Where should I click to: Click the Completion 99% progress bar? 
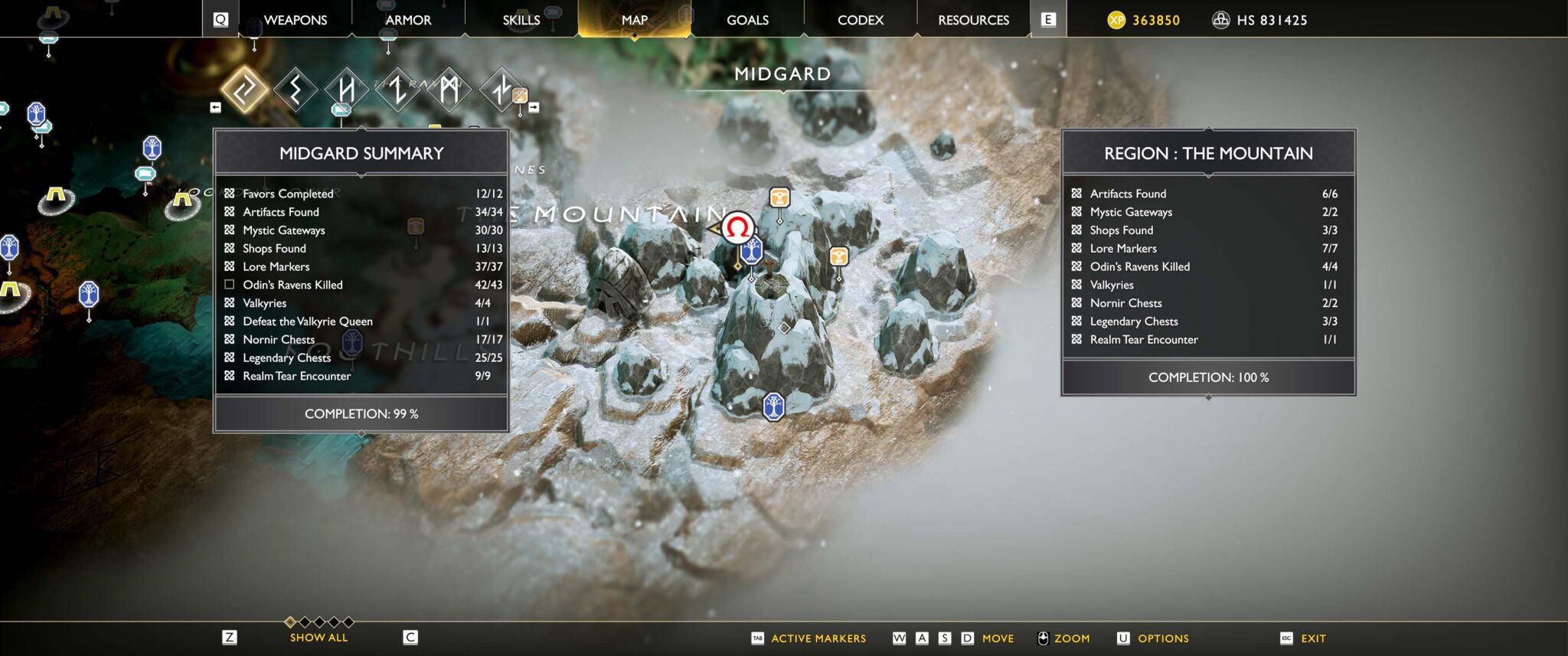click(362, 413)
